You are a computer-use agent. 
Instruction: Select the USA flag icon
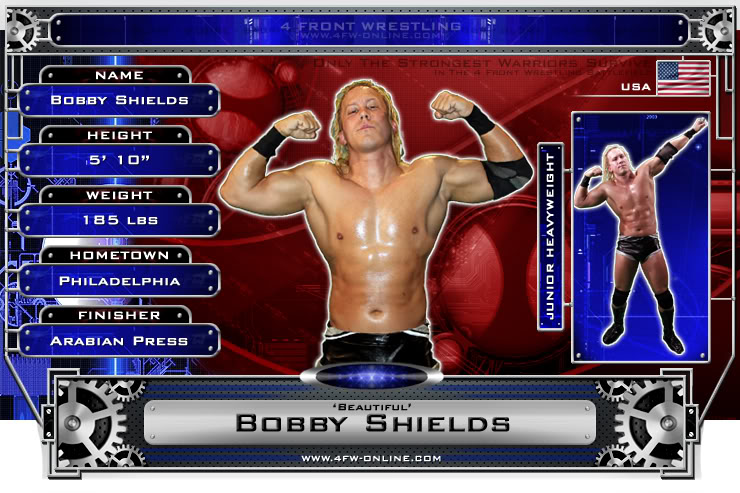pyautogui.click(x=683, y=77)
